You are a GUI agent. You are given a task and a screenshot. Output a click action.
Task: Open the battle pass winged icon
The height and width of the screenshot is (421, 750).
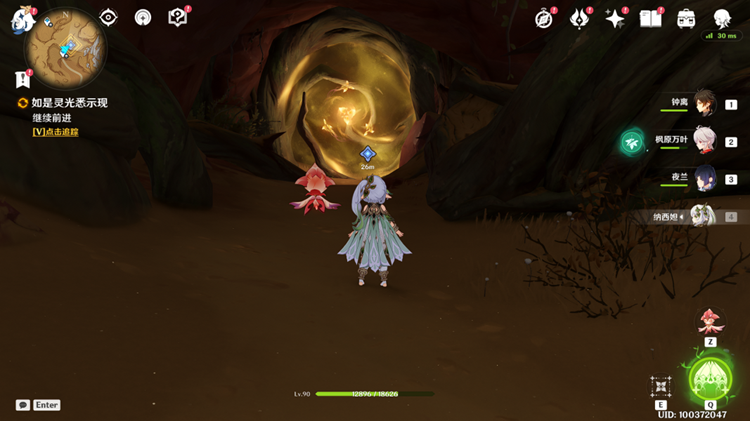coord(580,19)
